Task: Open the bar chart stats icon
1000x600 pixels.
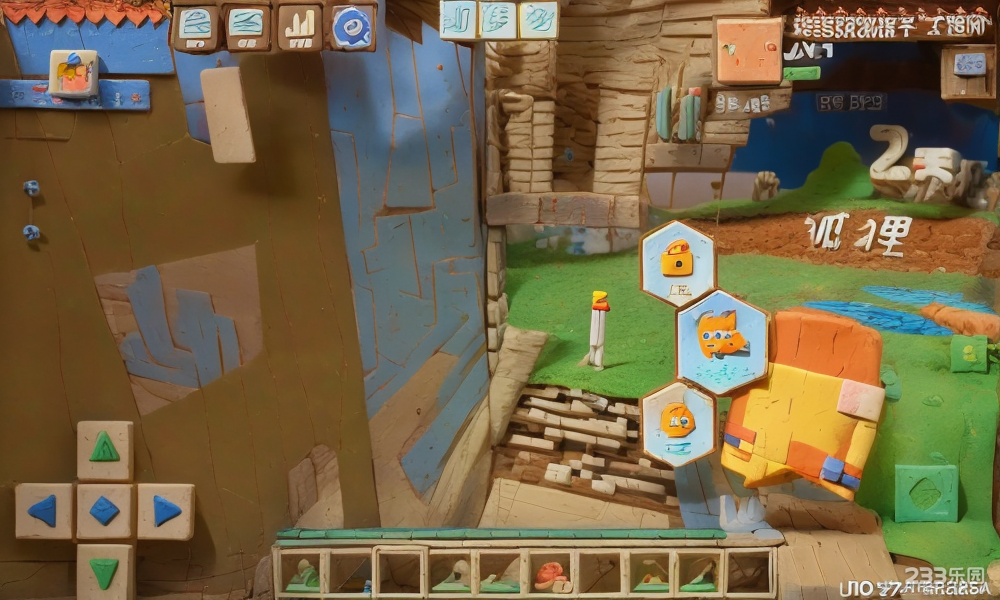Action: coord(299,27)
